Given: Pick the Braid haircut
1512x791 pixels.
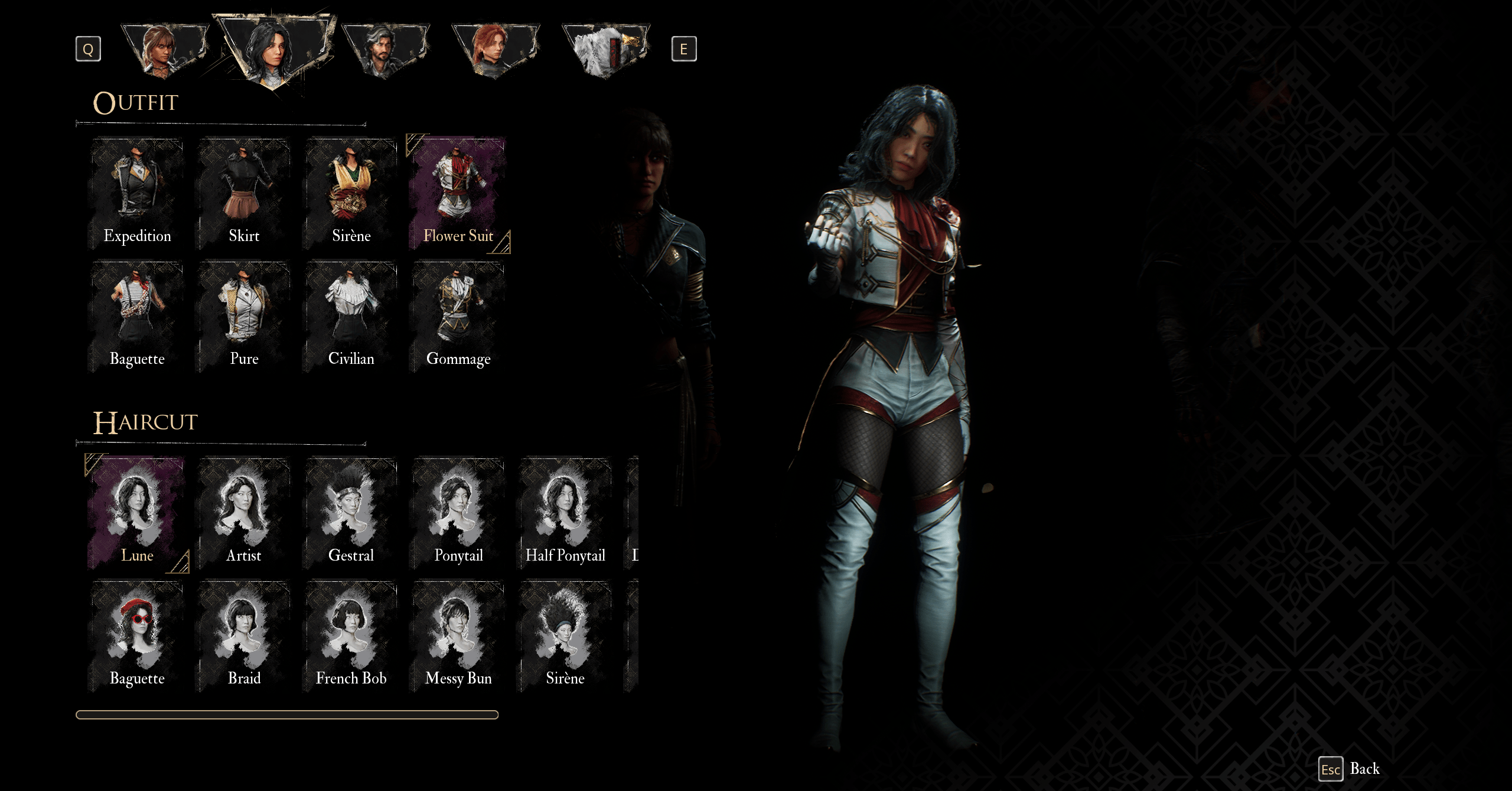Looking at the screenshot, I should pos(244,636).
